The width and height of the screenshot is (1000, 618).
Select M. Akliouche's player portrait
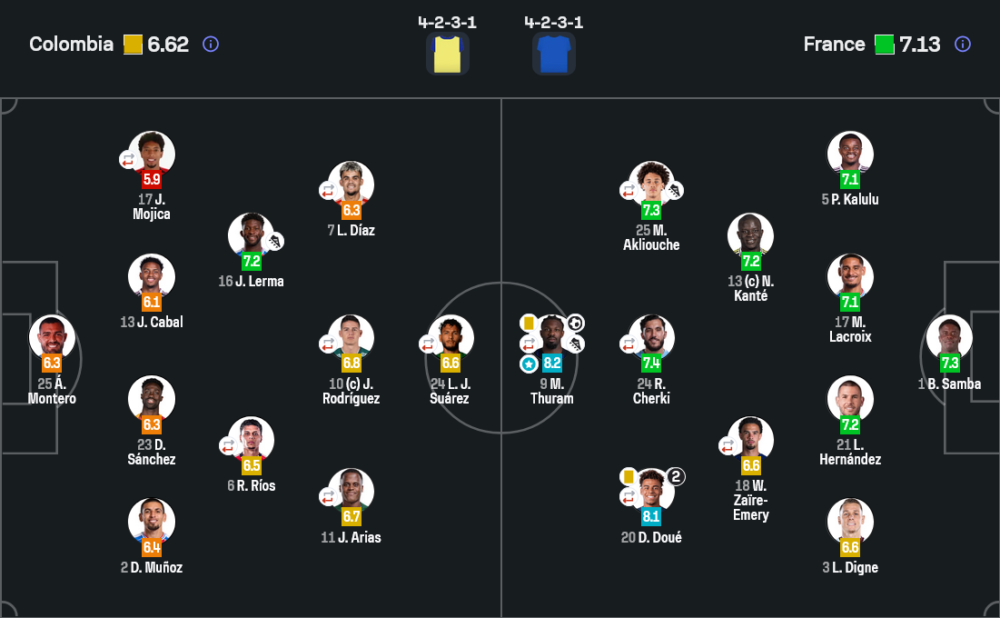[x=651, y=184]
